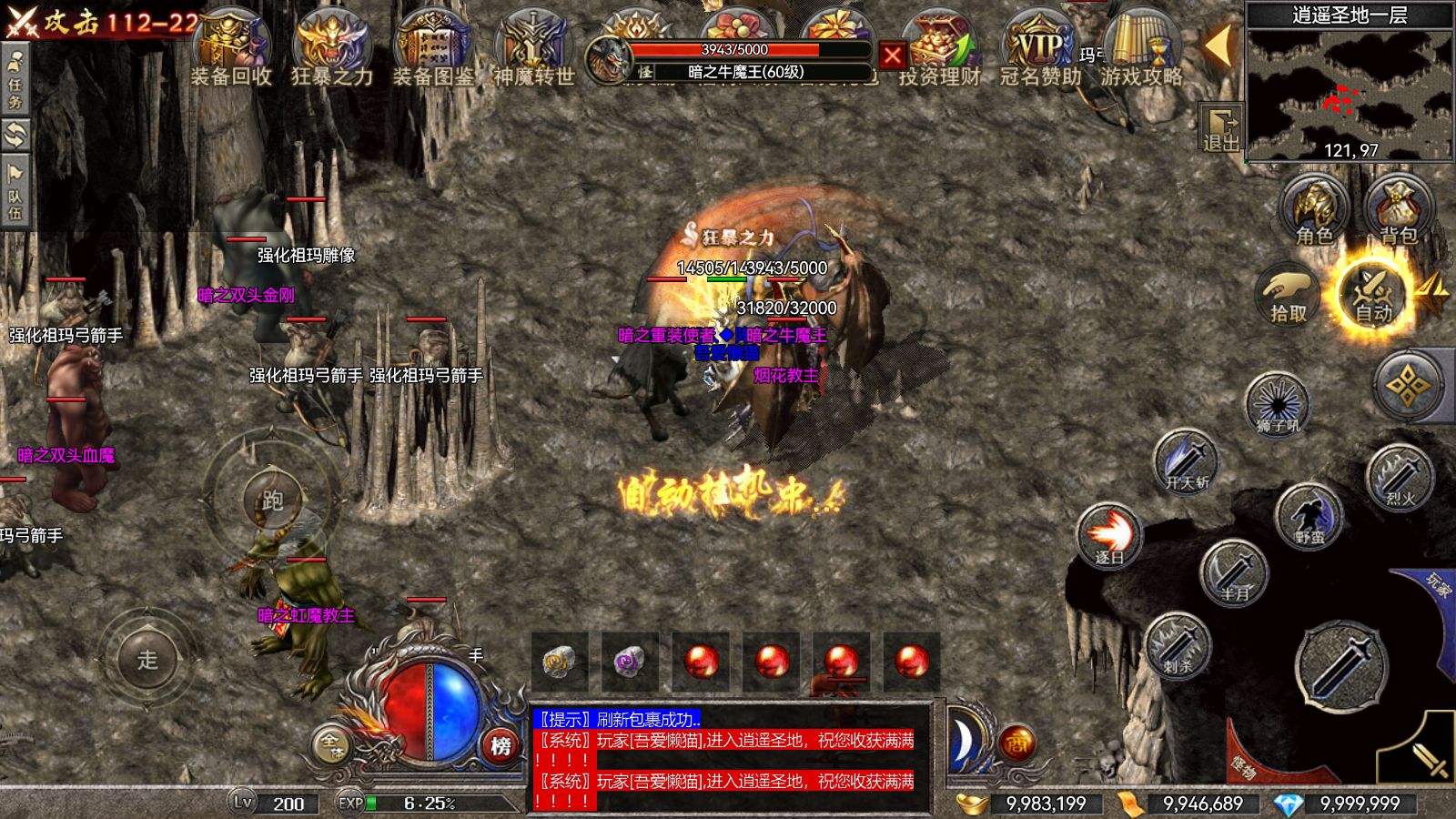The width and height of the screenshot is (1456, 819).
Task: Open the 冠名赞助 VIP sponsorship menu
Action: click(x=1039, y=50)
